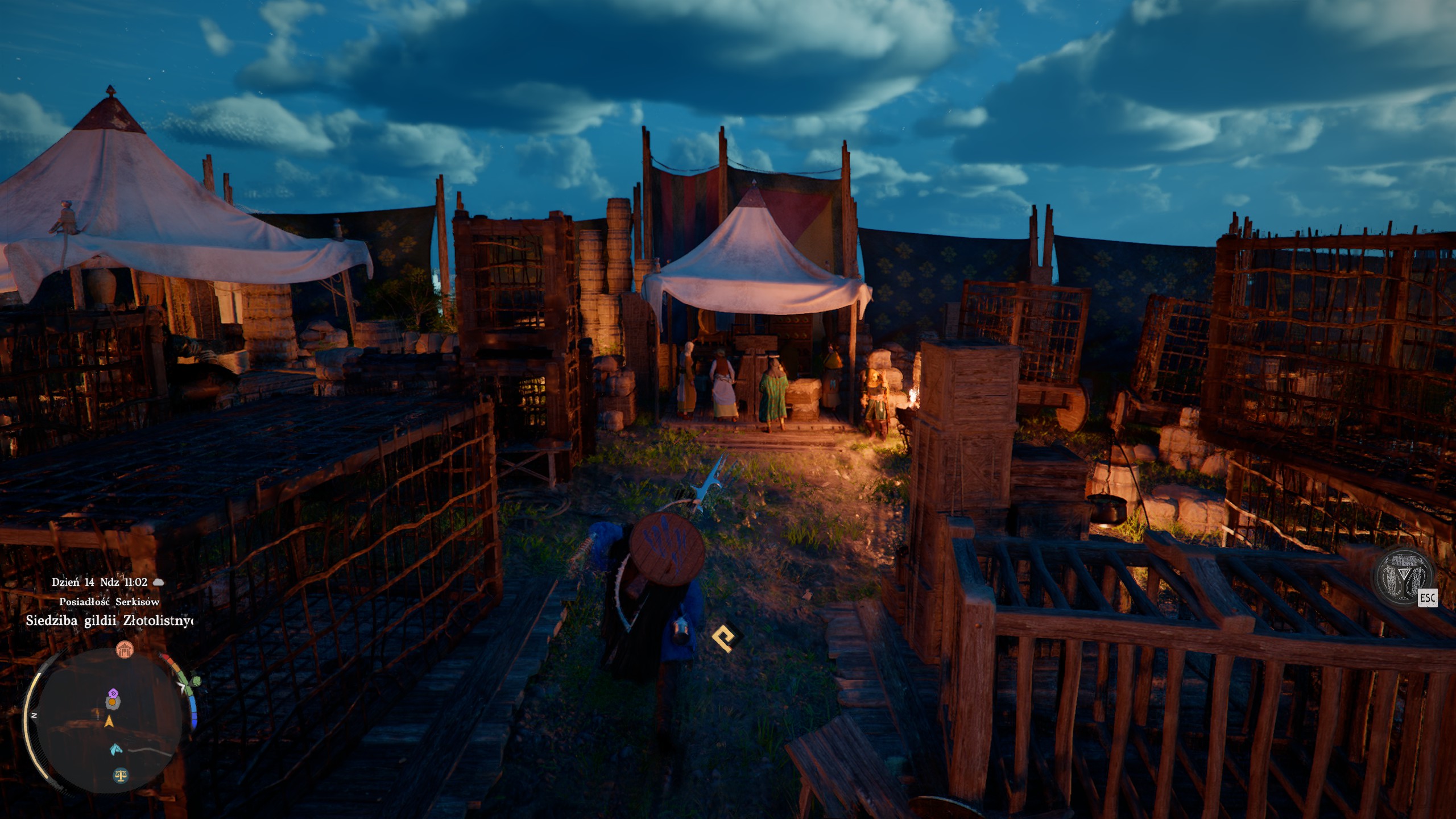The width and height of the screenshot is (1456, 819).
Task: Select the blue horse marker on minimap
Action: pyautogui.click(x=115, y=749)
